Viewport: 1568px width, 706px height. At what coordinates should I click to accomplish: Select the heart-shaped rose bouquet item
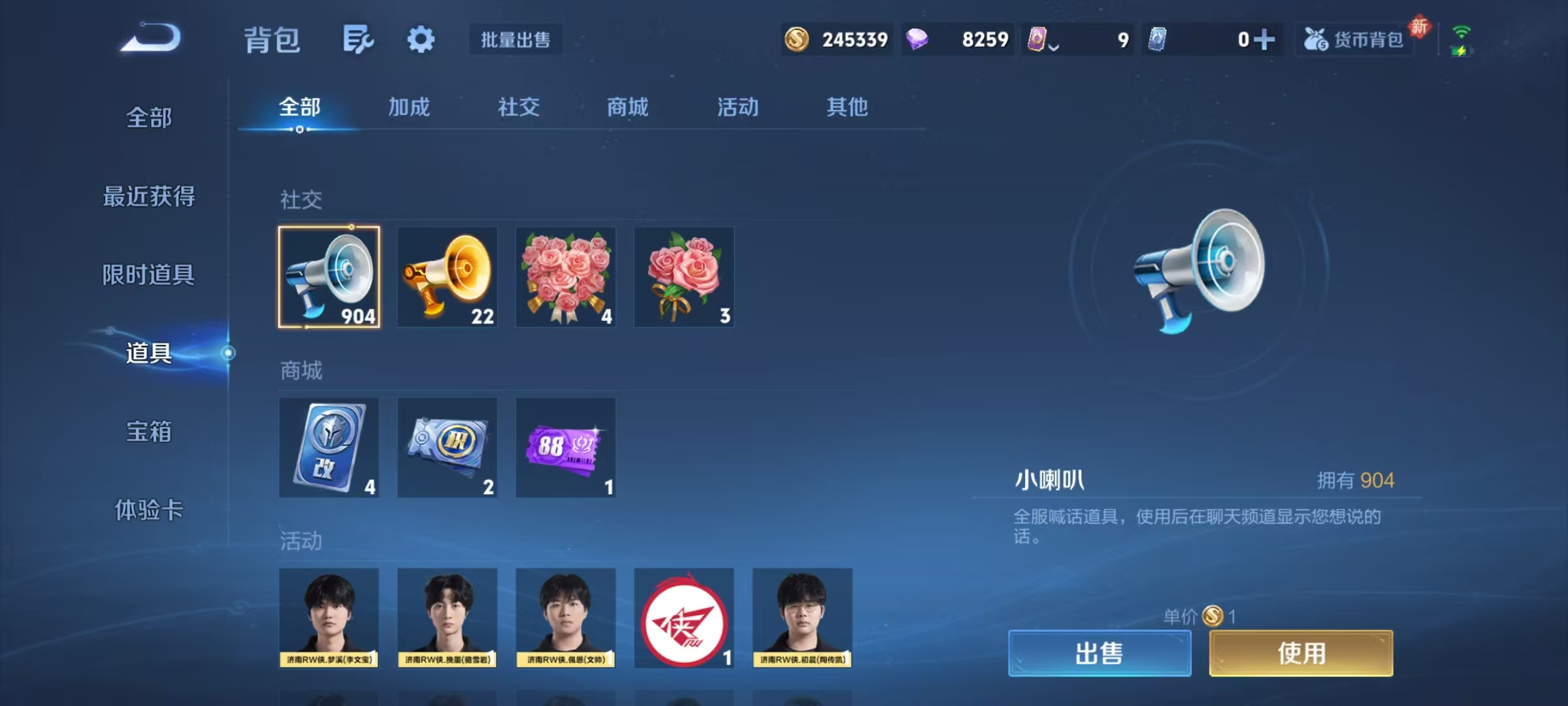[x=565, y=277]
